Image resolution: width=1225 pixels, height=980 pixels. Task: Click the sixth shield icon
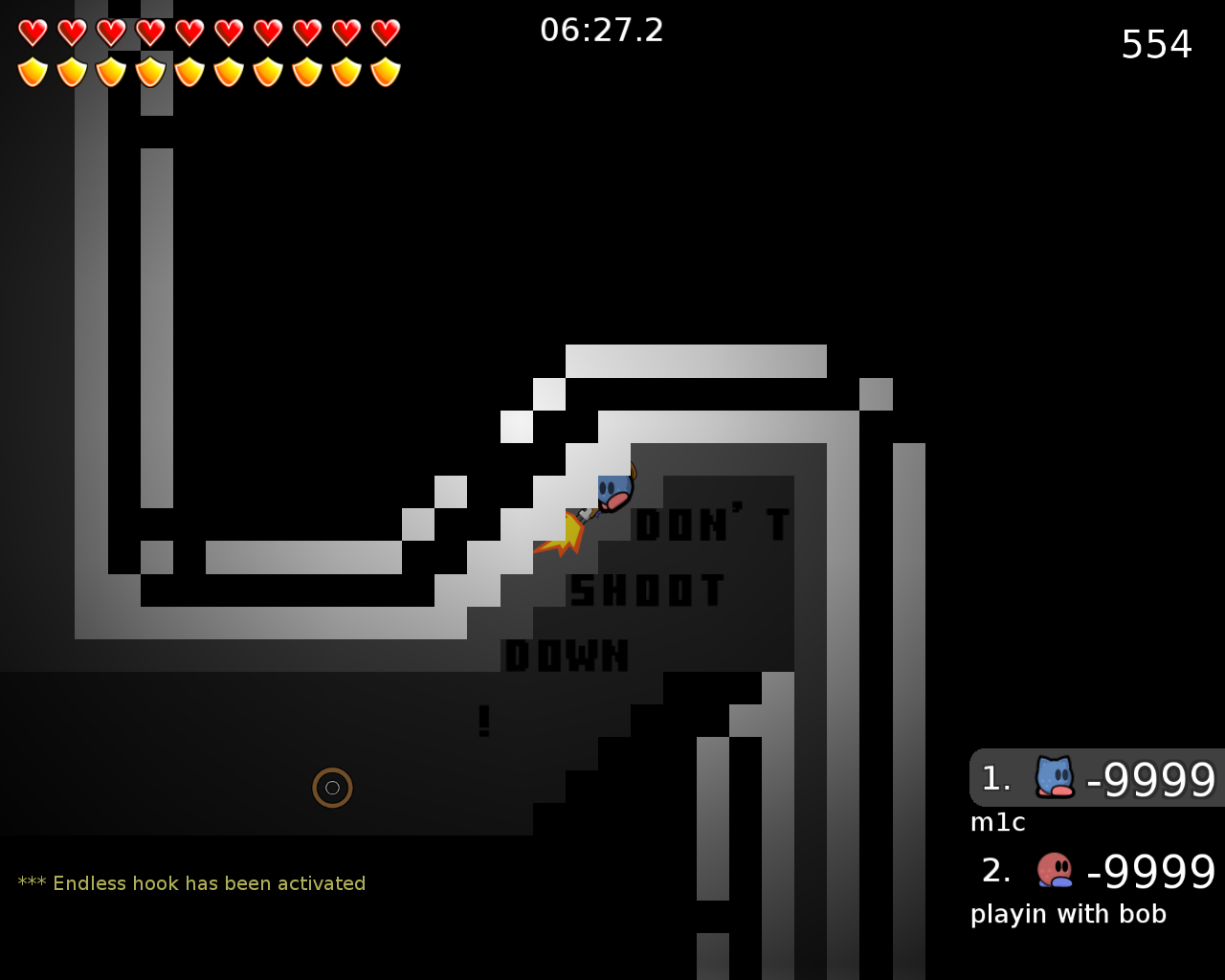tap(228, 70)
